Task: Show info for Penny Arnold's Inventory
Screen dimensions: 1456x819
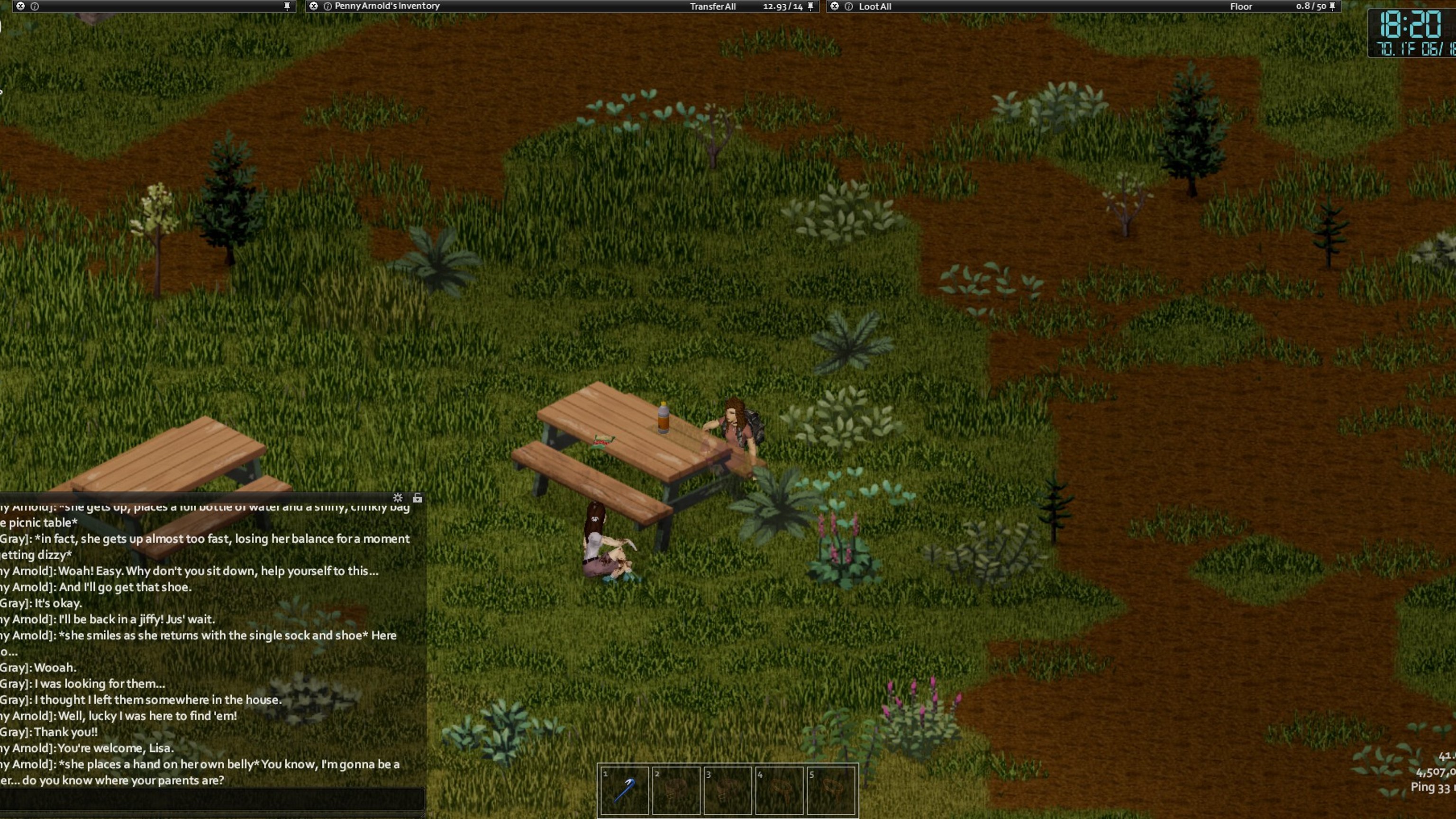Action: pos(327,6)
